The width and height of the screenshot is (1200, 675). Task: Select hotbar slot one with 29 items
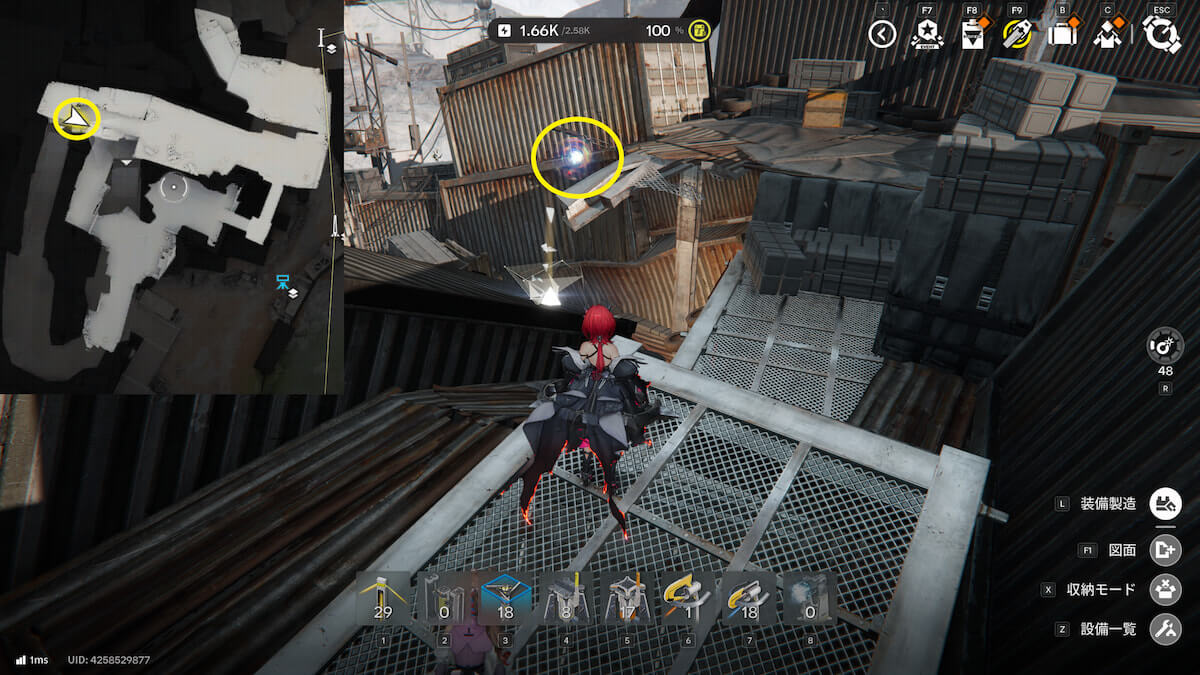coord(383,598)
